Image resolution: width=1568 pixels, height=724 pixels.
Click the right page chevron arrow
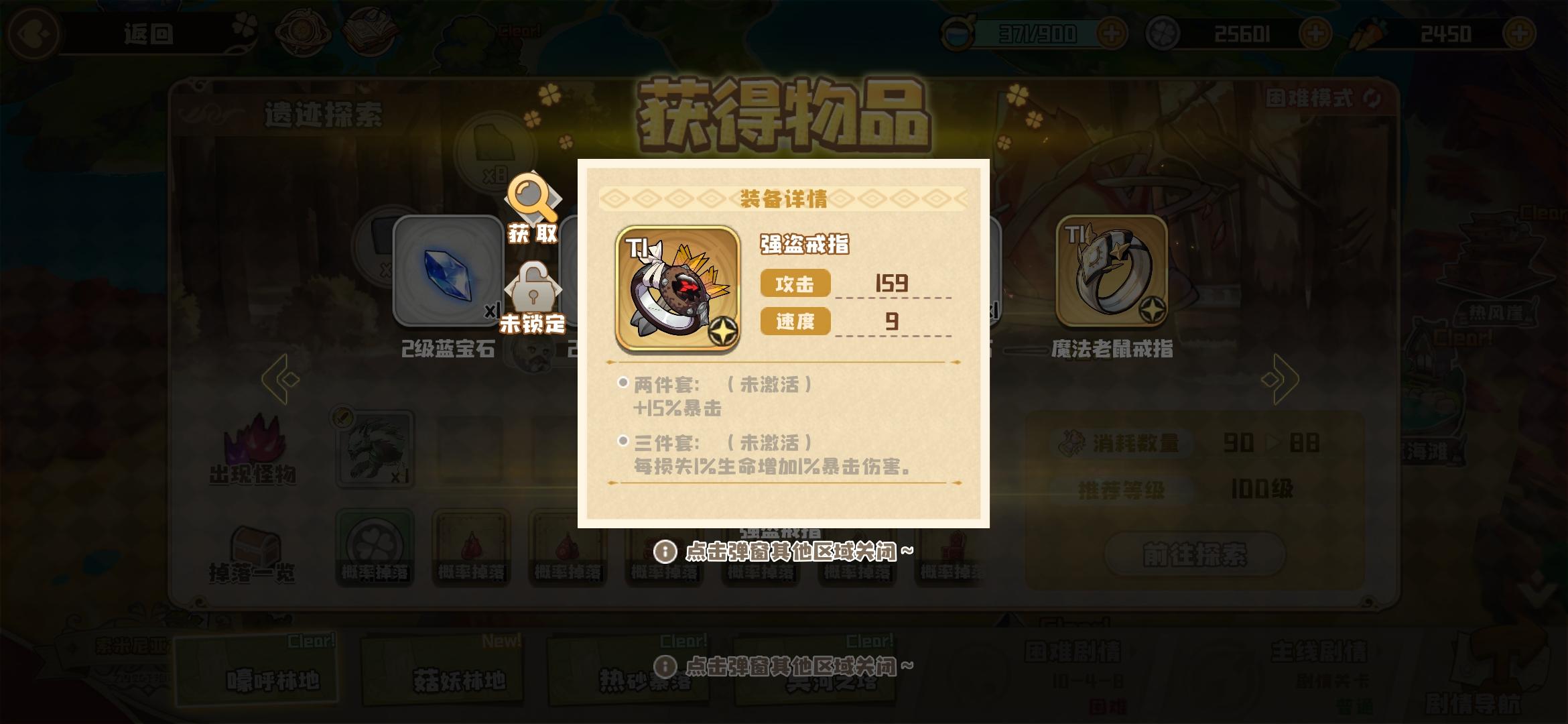[x=1280, y=379]
